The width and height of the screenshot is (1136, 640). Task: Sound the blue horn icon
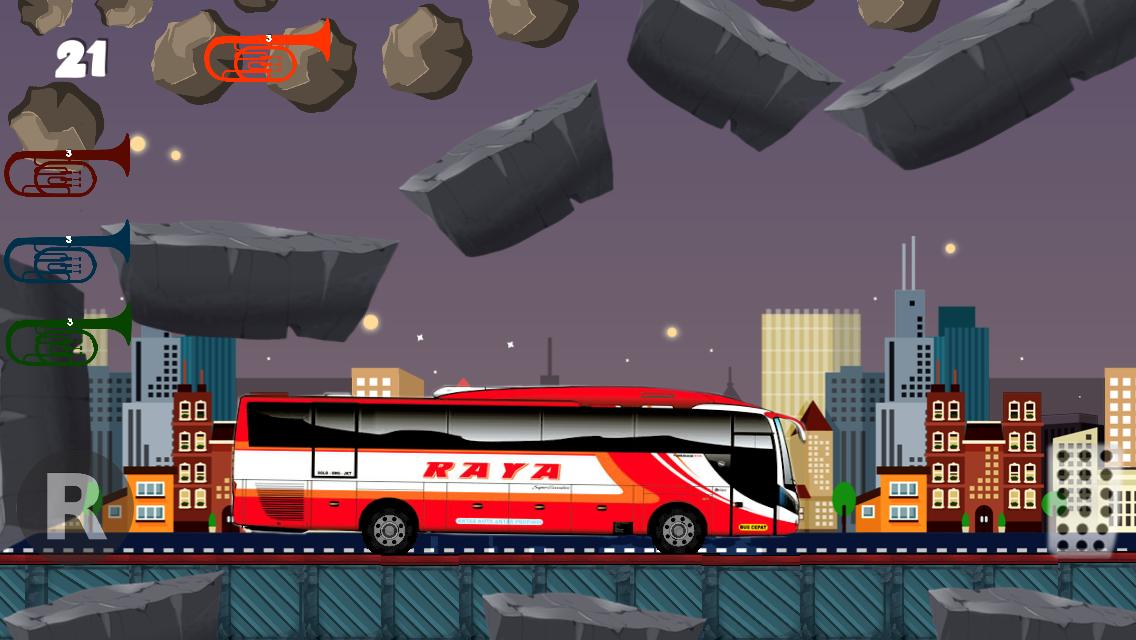coord(65,254)
